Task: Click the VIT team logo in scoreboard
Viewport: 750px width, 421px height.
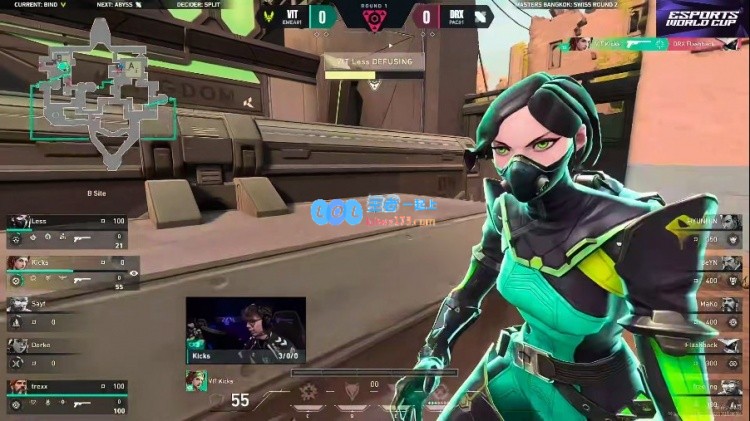Action: click(x=267, y=16)
